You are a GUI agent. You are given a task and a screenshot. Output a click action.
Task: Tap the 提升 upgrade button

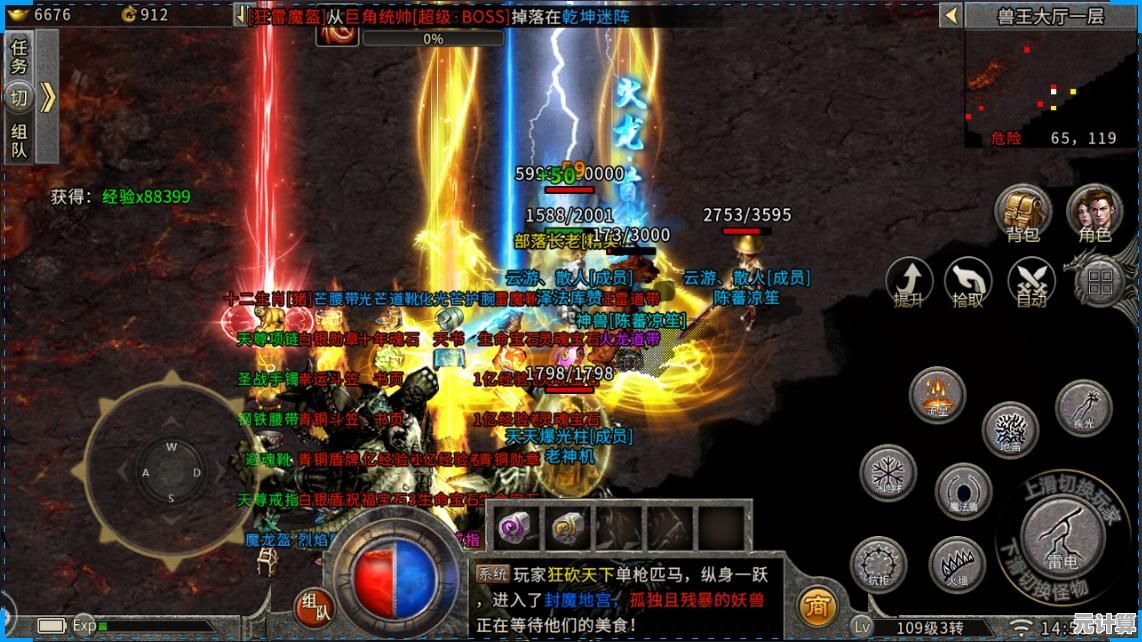click(909, 281)
